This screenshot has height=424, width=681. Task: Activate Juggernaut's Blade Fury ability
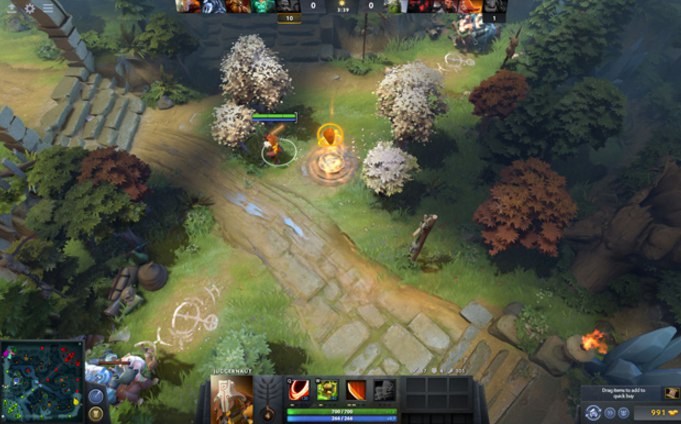[299, 390]
